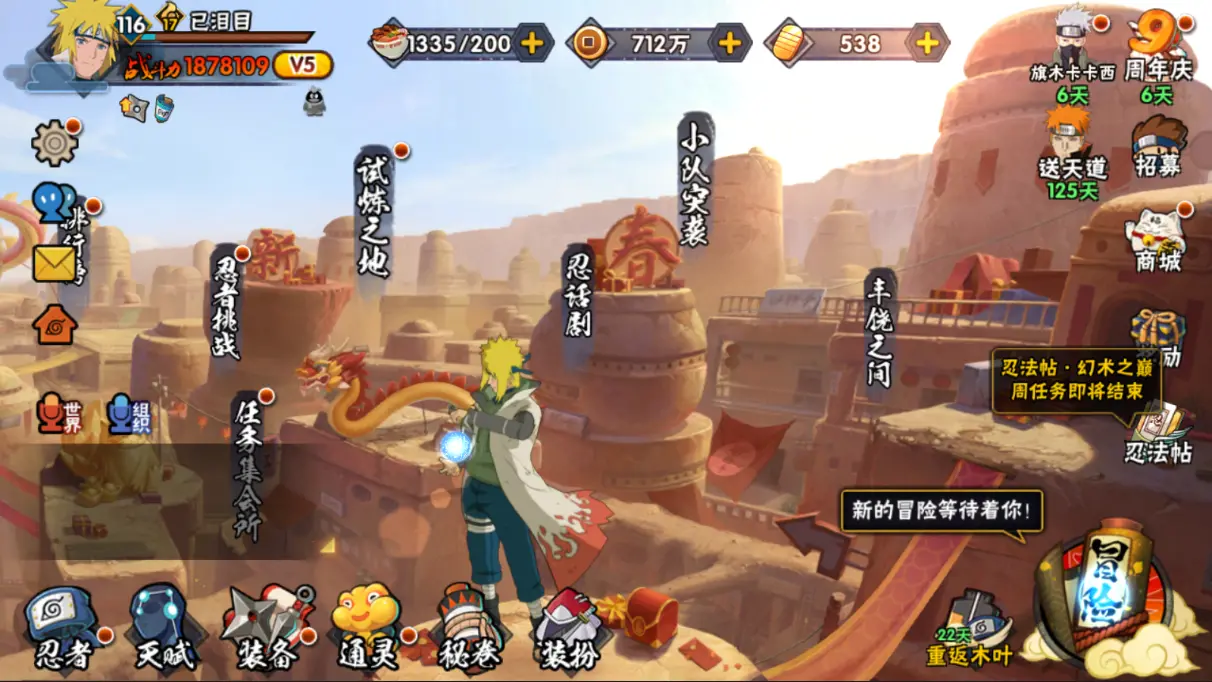Open the settings gear icon
This screenshot has width=1212, height=682.
[54, 144]
